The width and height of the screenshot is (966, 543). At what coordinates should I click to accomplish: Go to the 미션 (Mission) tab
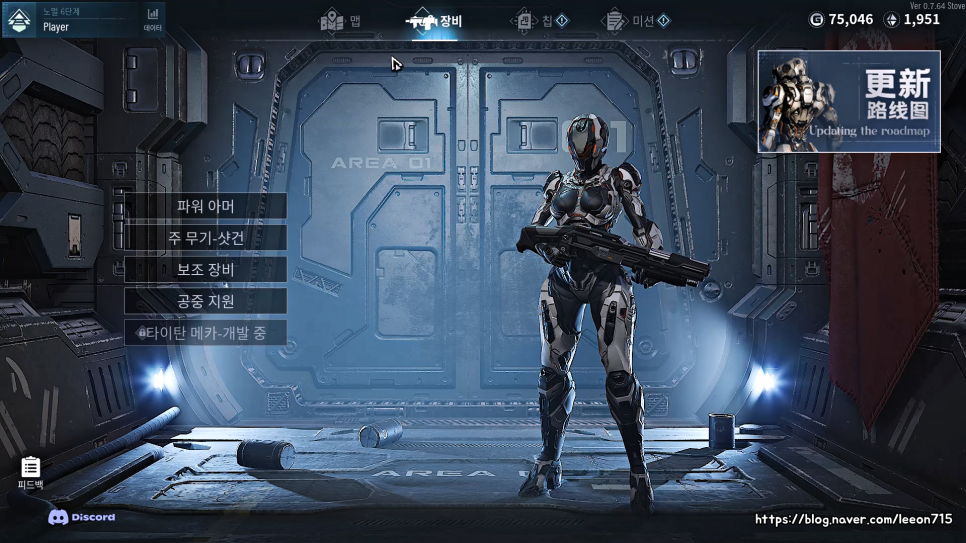tap(638, 21)
